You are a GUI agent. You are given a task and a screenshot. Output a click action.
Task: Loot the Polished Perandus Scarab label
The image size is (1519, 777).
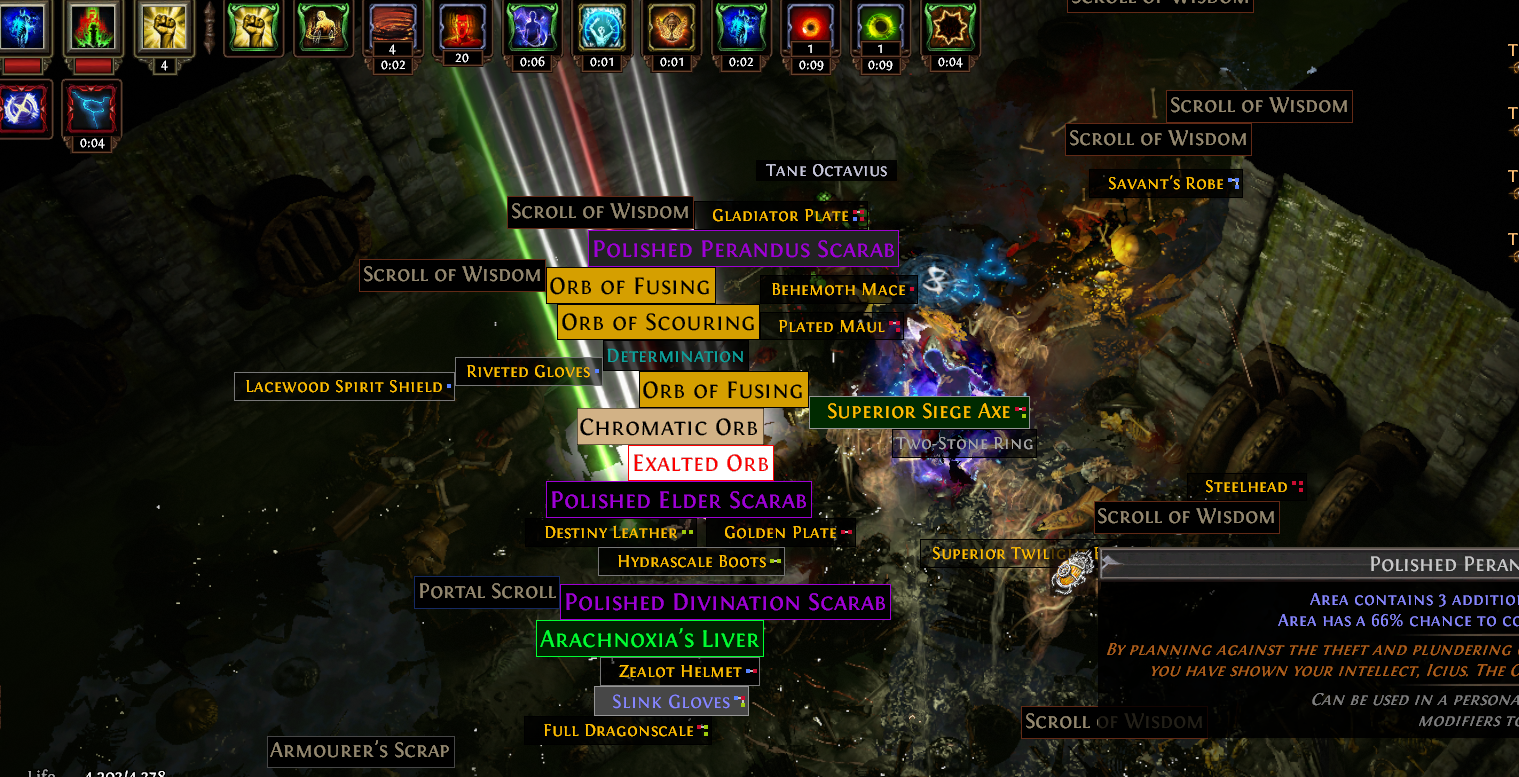[743, 249]
